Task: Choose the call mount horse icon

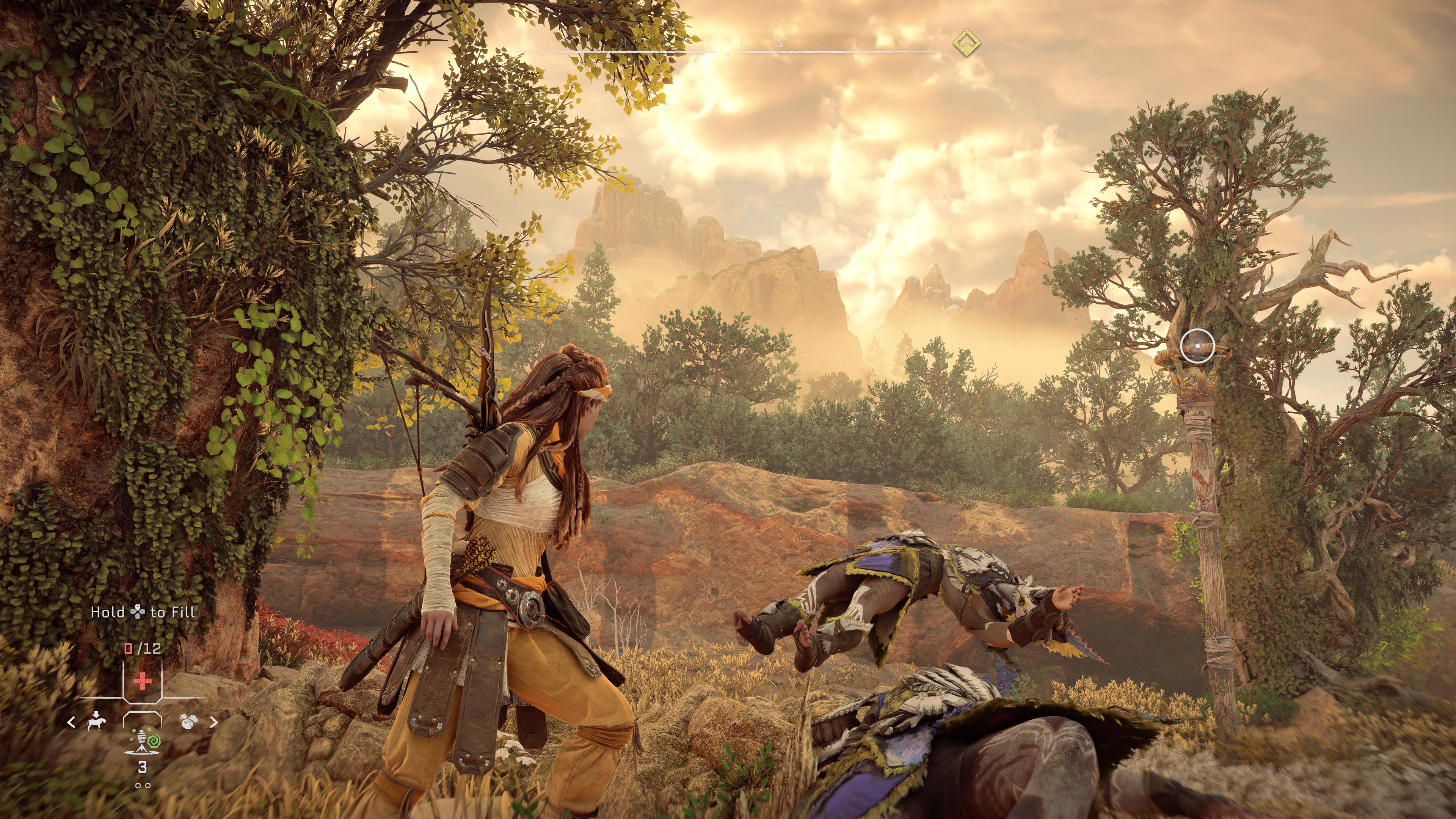Action: point(97,721)
